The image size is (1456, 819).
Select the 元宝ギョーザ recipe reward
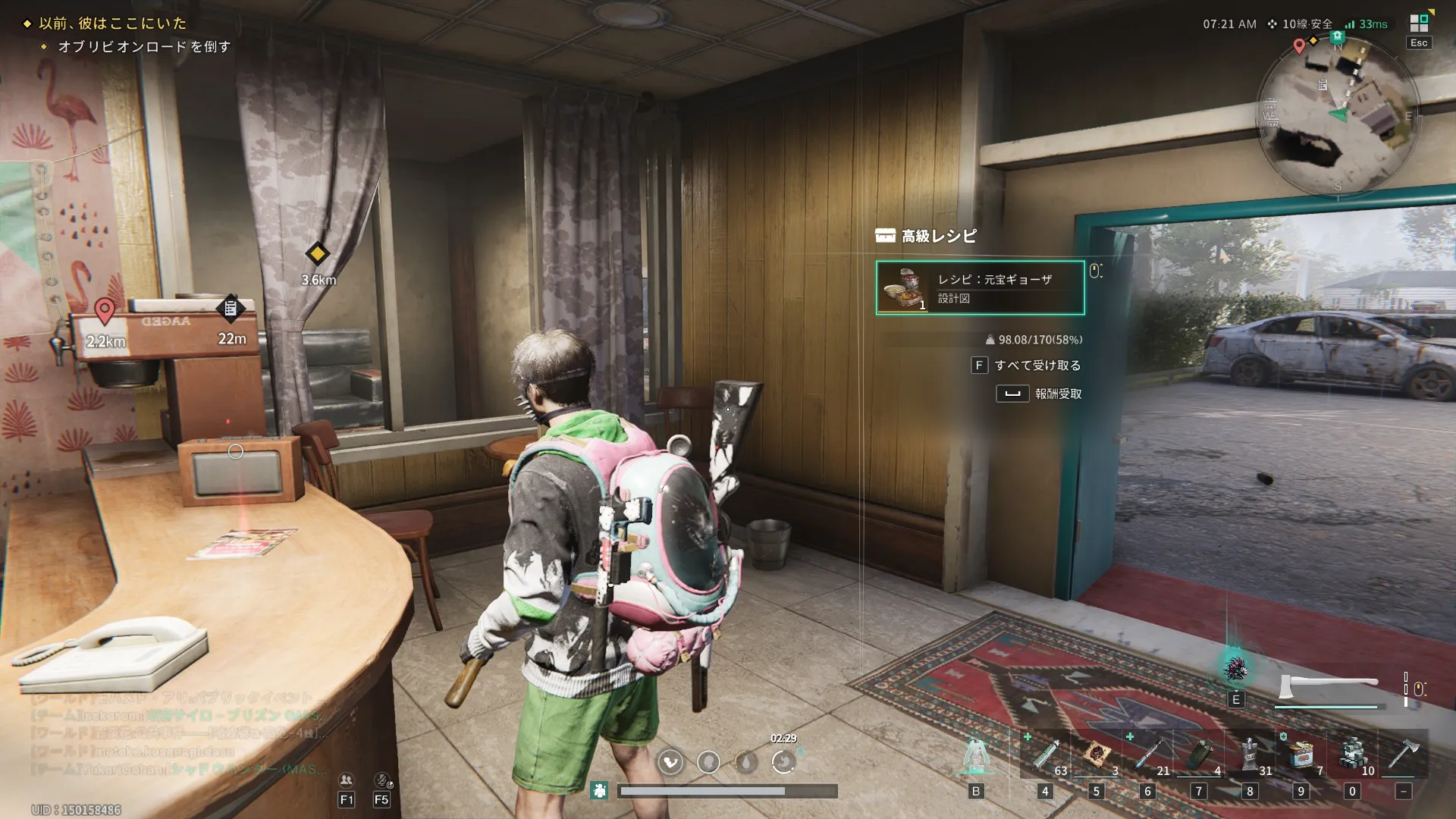pos(980,287)
